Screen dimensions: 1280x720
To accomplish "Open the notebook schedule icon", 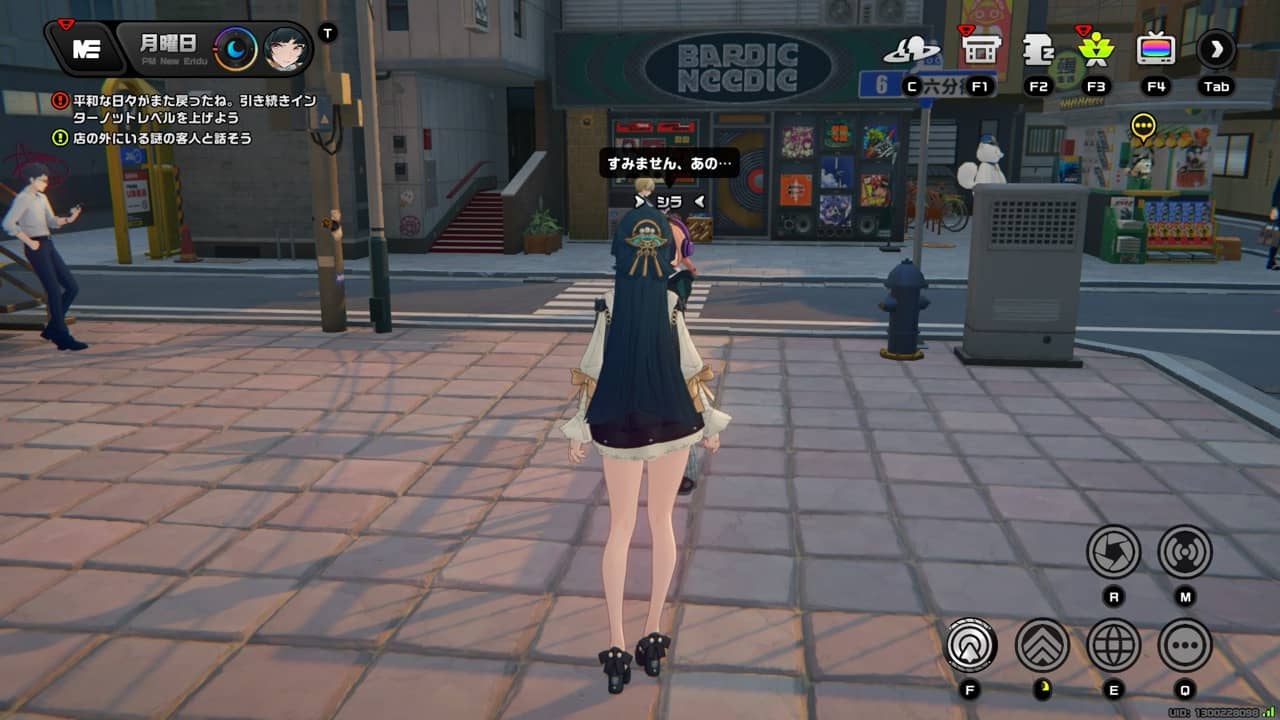I will 1038,49.
